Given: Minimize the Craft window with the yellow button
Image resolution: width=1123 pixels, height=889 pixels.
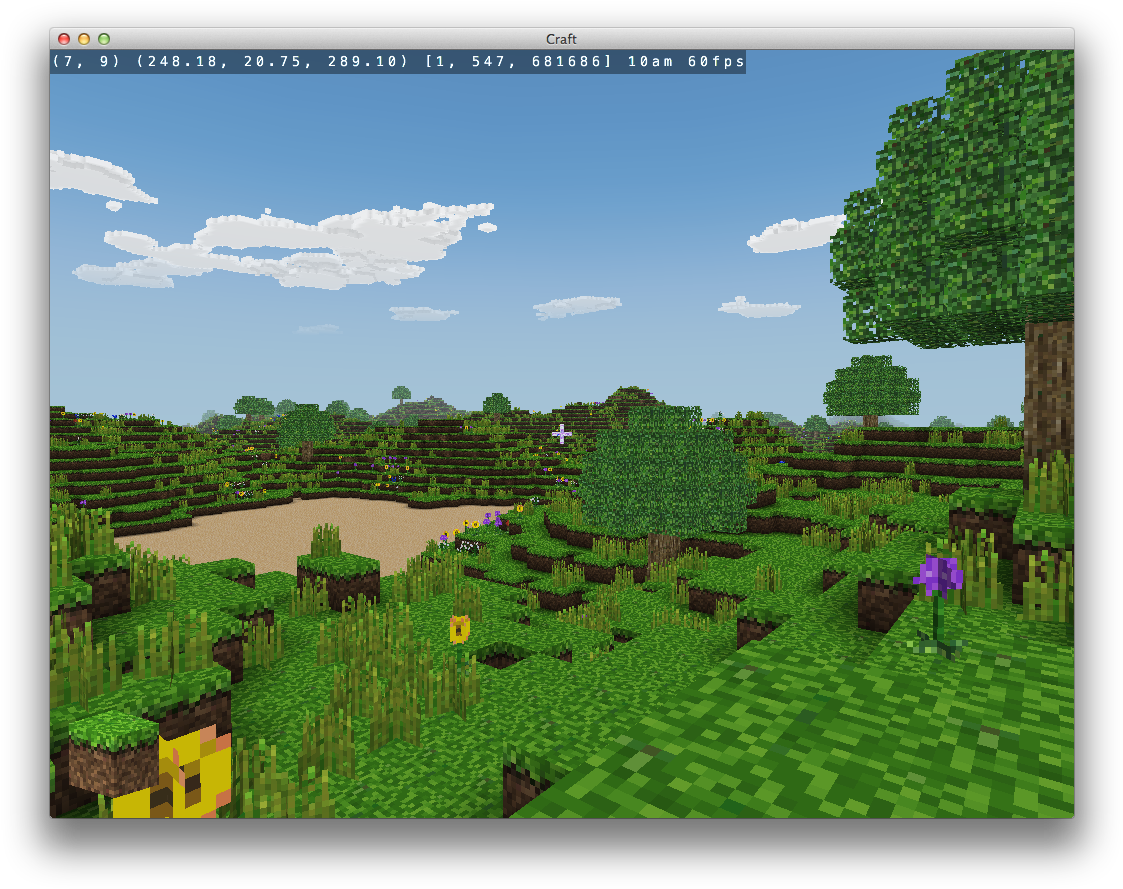Looking at the screenshot, I should (84, 39).
